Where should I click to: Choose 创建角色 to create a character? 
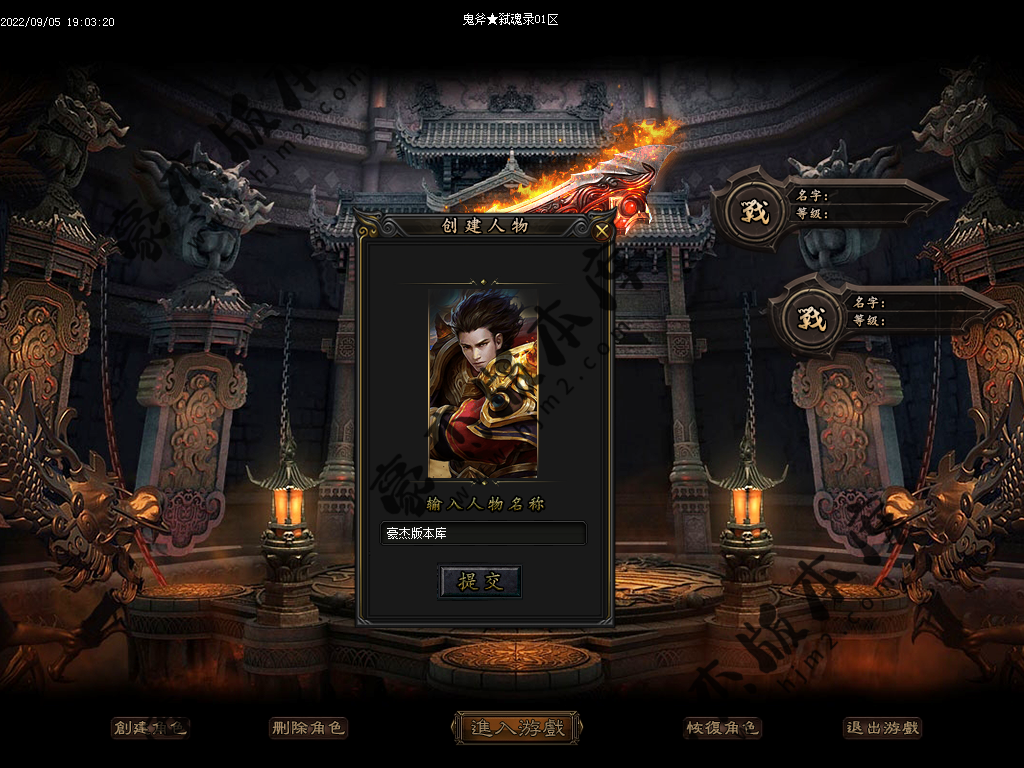(149, 728)
